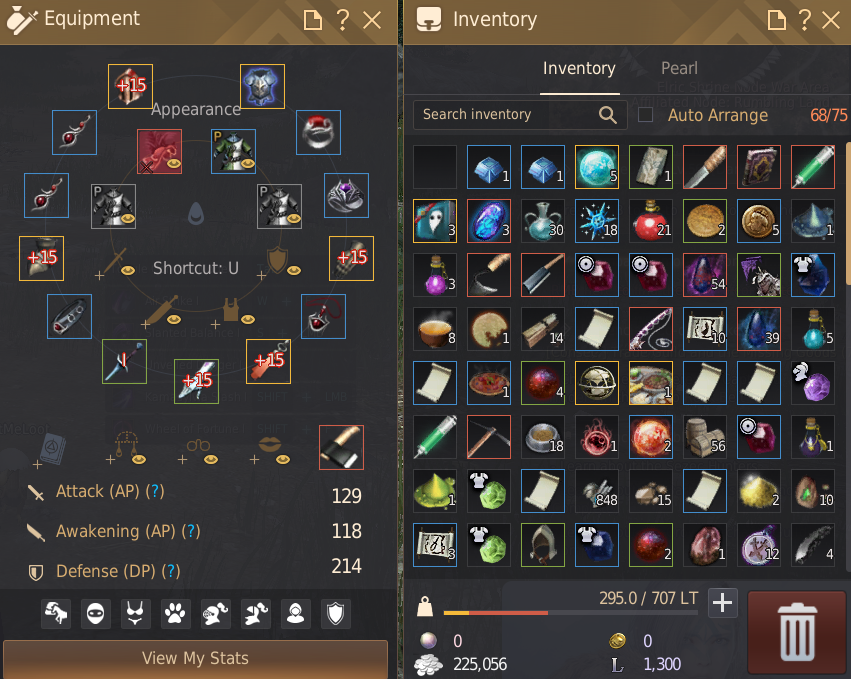Viewport: 851px width, 679px height.
Task: Click the shield icon in bottom row
Action: [x=336, y=613]
